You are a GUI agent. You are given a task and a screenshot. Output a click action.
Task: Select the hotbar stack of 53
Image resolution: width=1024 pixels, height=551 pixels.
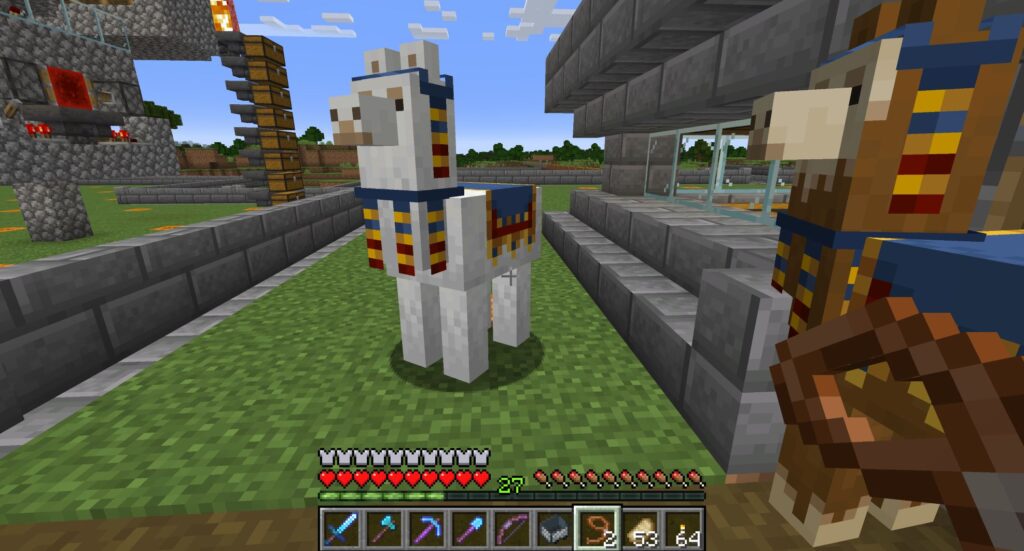click(x=641, y=528)
